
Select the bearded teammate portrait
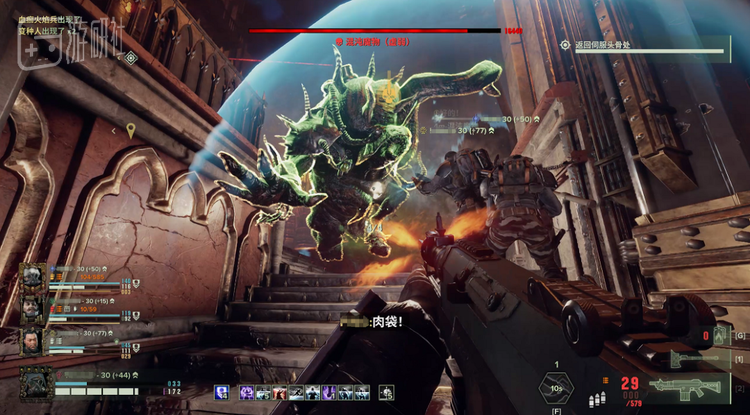pos(33,309)
